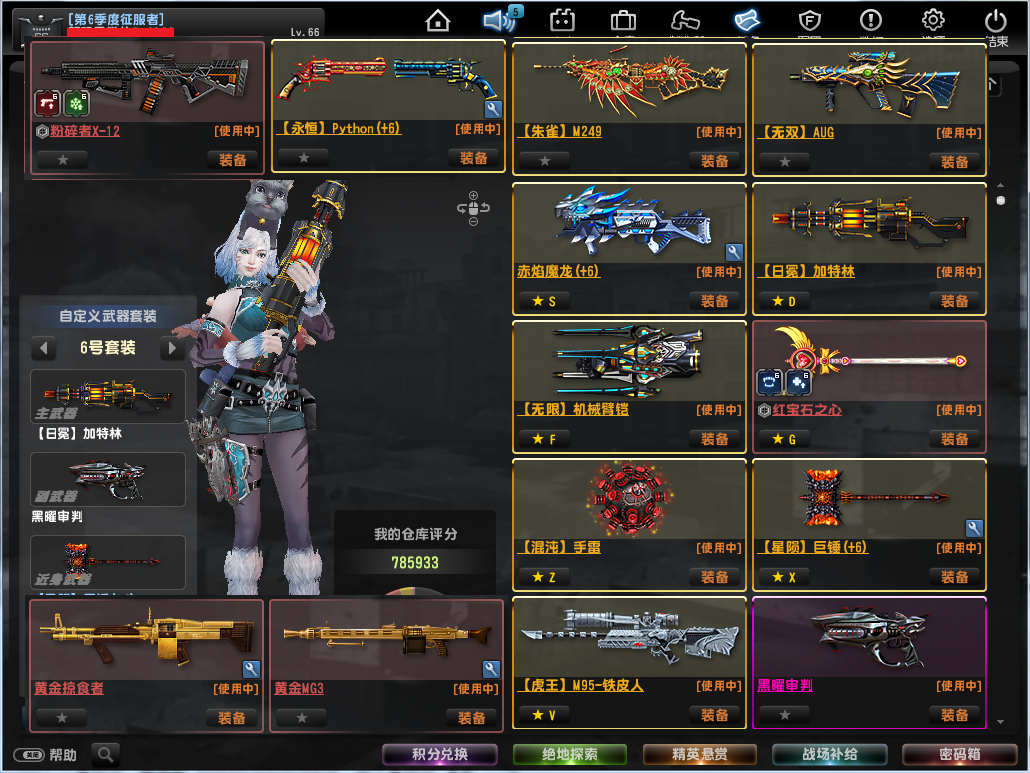
Task: Equip the 【朱雀】M249 weapon
Action: coord(715,161)
